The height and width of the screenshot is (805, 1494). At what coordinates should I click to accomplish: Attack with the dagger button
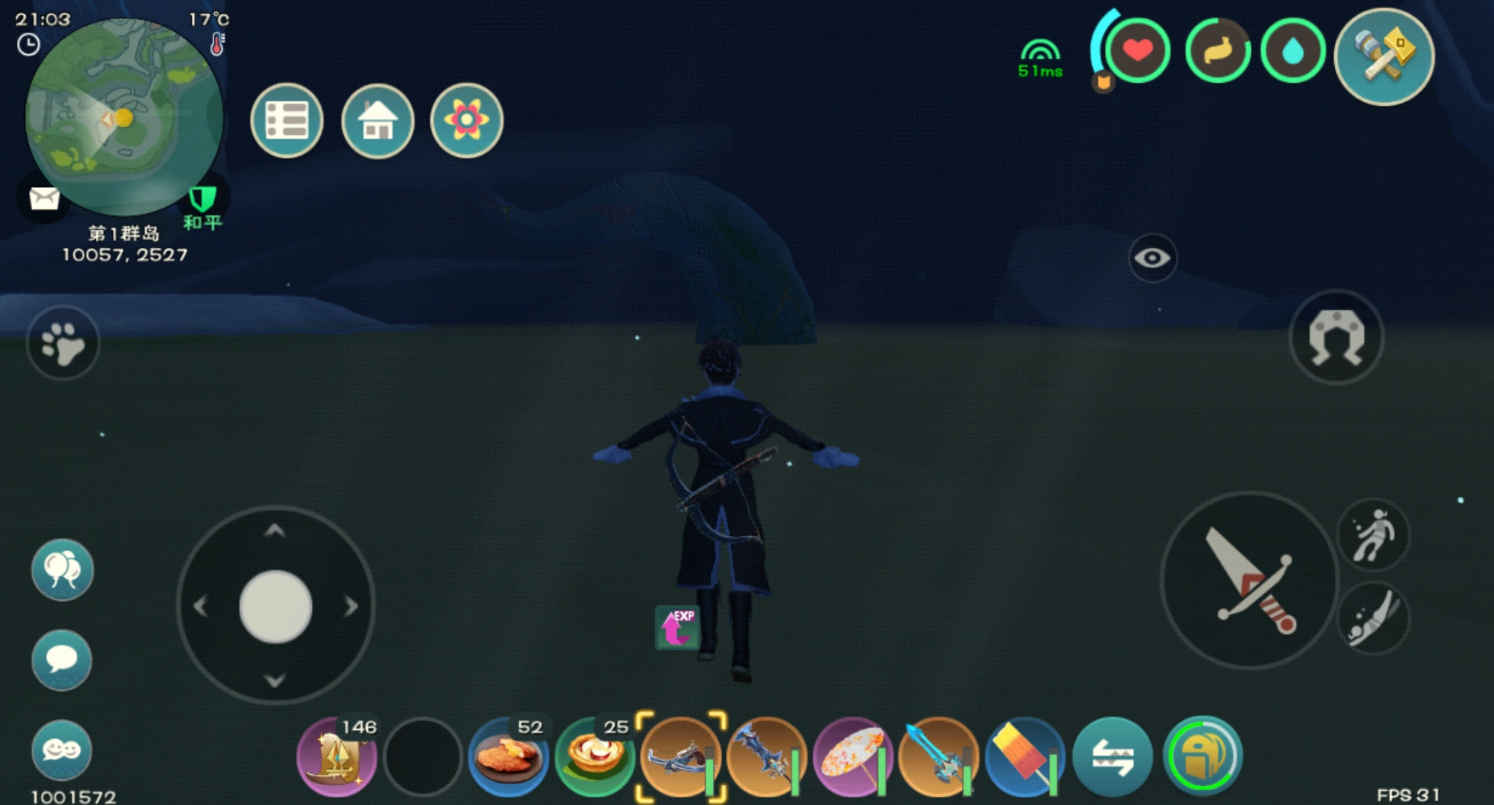point(1249,580)
